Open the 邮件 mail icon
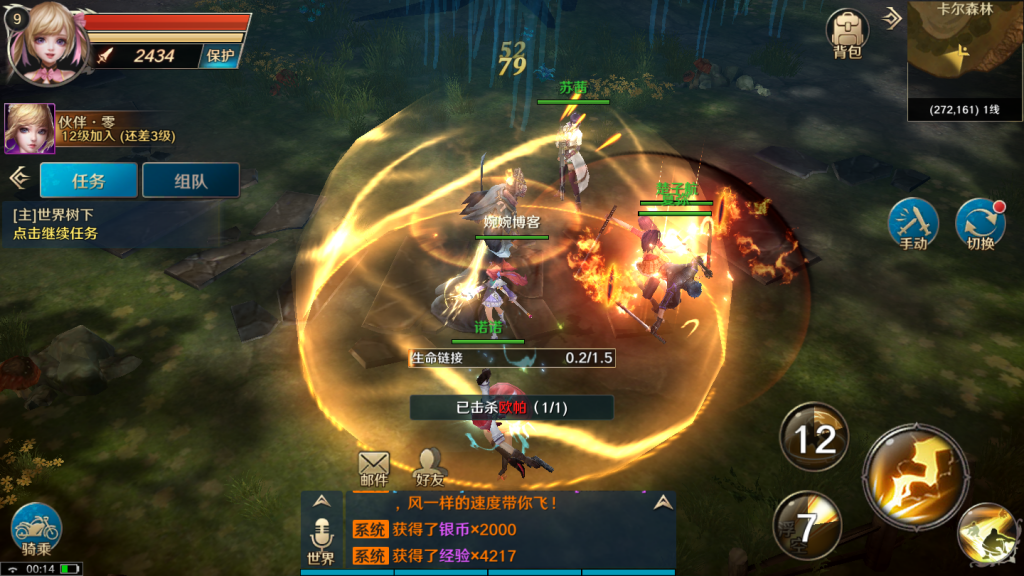Screen dimensions: 1024x576 (x=373, y=468)
